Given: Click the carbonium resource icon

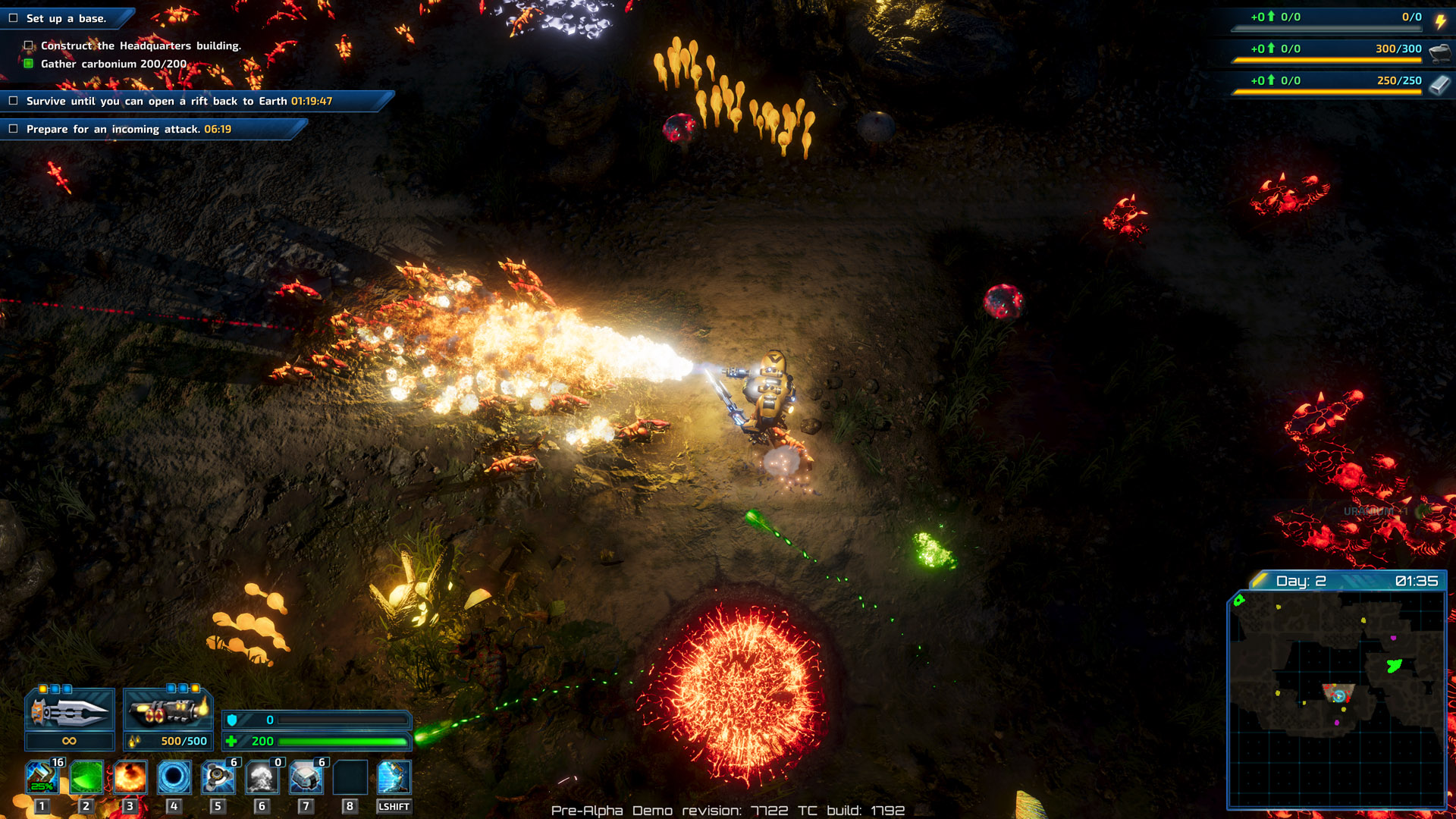Looking at the screenshot, I should point(1439,52).
